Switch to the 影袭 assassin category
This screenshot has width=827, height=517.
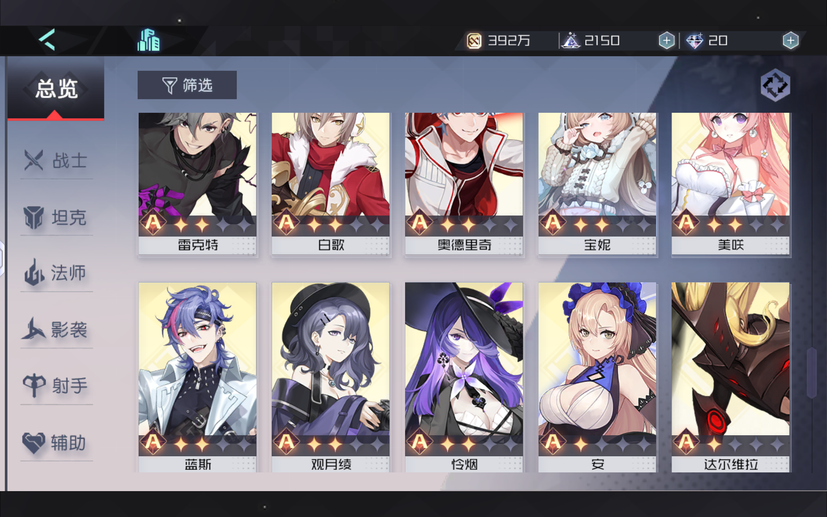pos(57,329)
